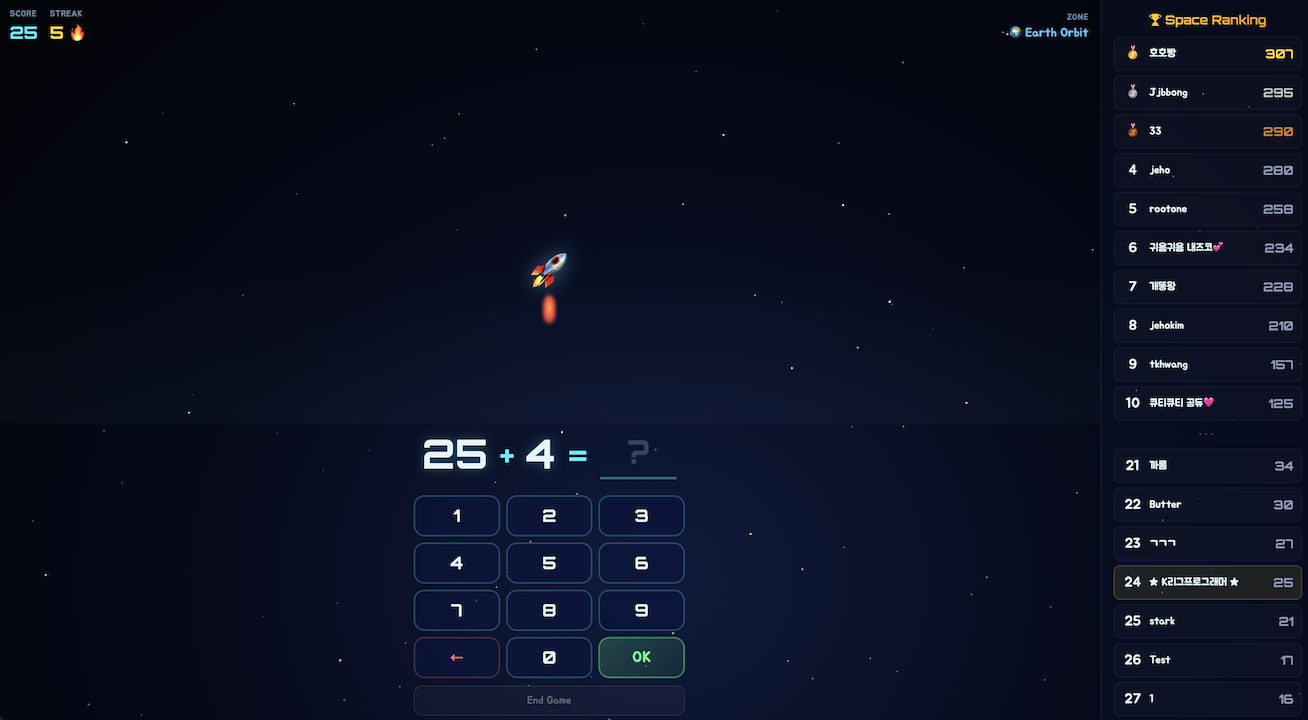Enter digit 2 on the keypad

click(x=549, y=516)
